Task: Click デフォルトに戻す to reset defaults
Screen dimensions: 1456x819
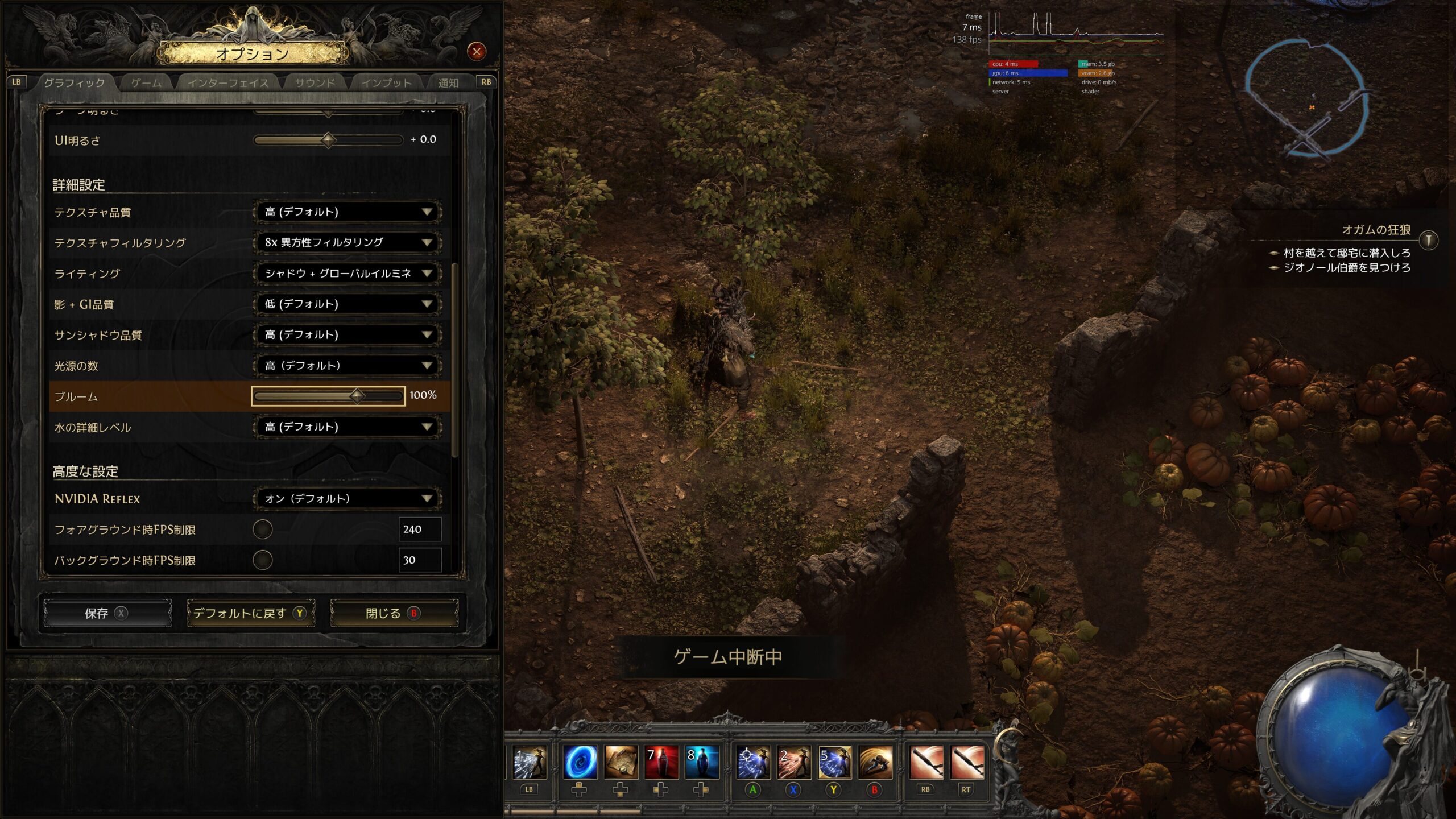Action: [251, 613]
